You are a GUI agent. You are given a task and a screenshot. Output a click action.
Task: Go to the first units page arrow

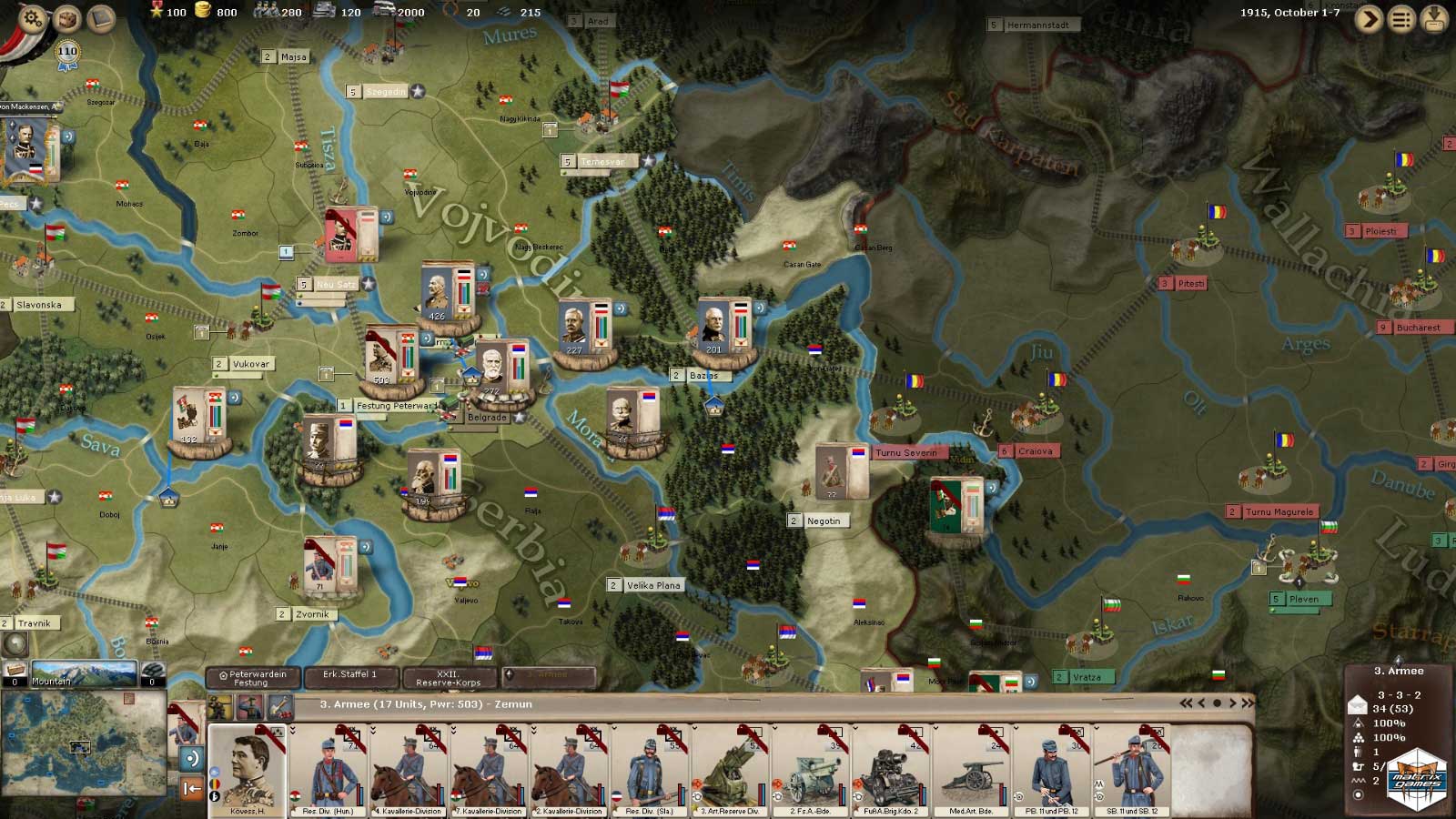pos(1186,703)
